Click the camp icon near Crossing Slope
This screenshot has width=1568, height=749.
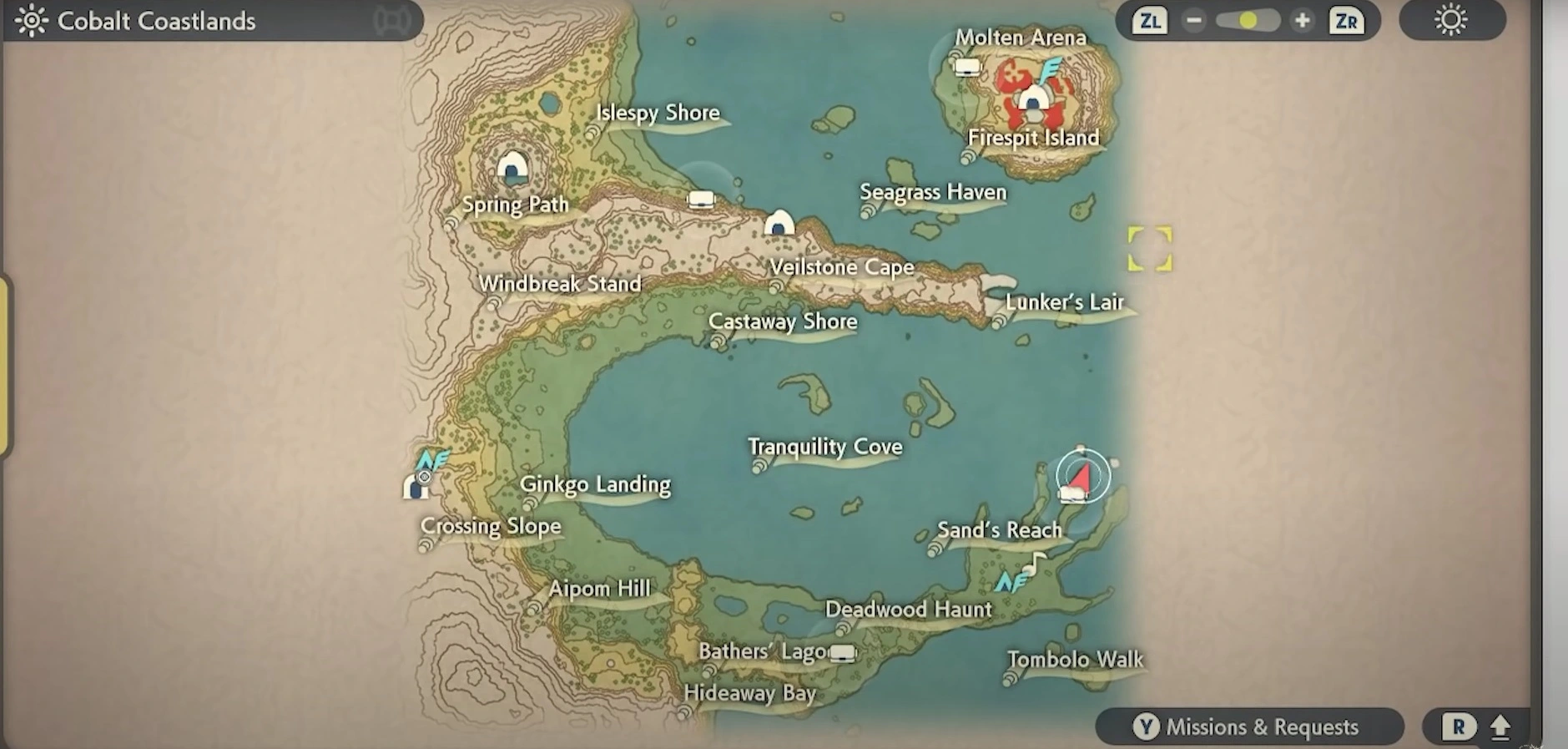click(x=416, y=487)
